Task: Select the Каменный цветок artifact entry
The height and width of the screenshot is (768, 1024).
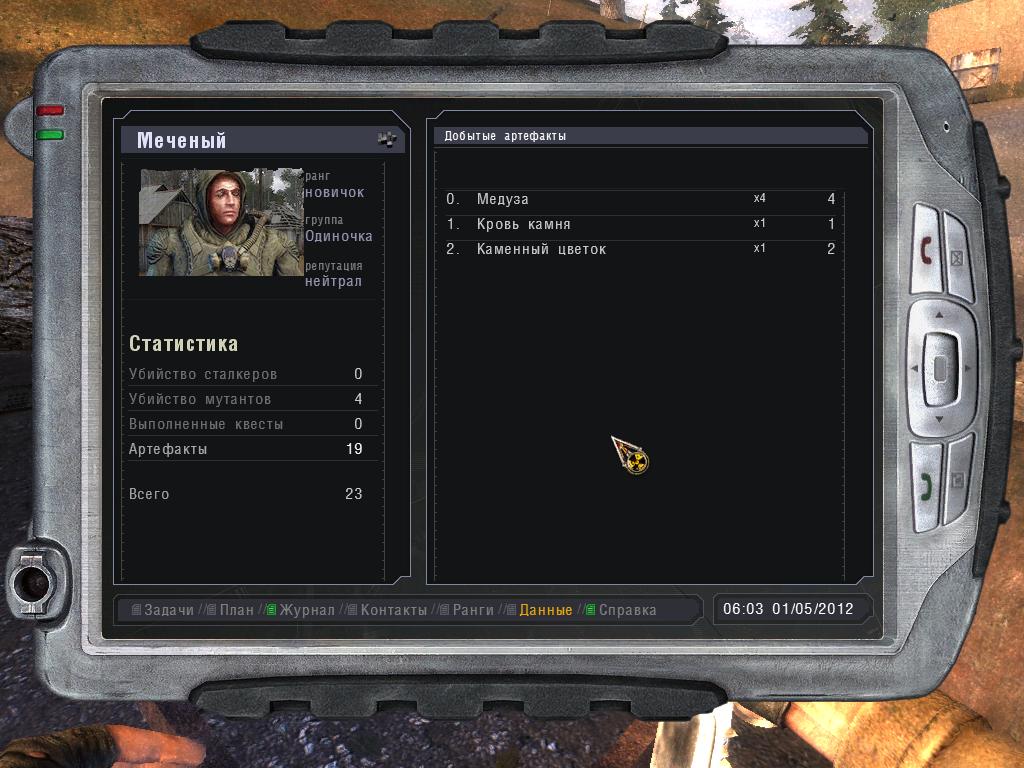Action: (x=640, y=250)
